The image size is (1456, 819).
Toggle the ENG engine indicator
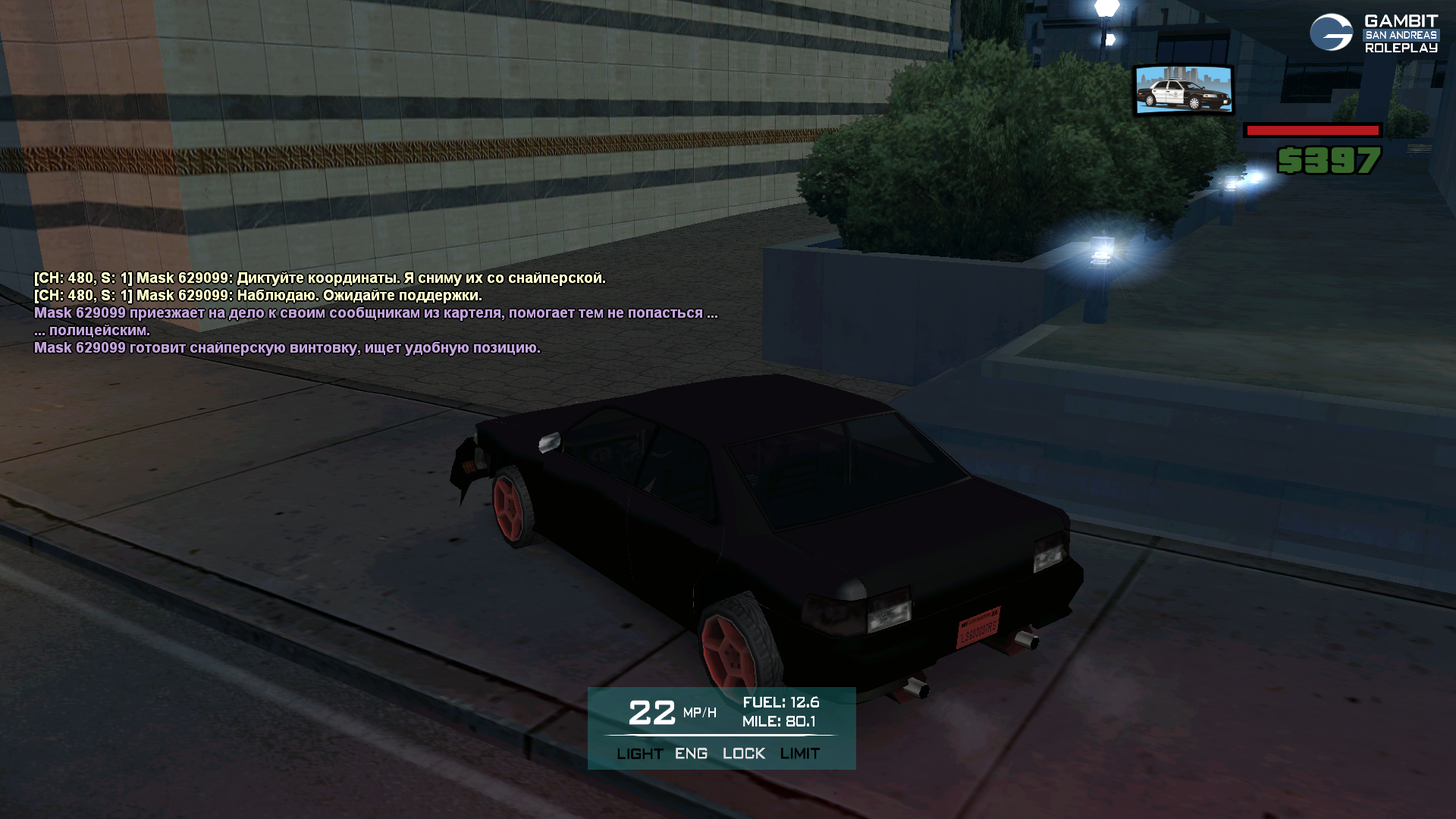(x=691, y=754)
